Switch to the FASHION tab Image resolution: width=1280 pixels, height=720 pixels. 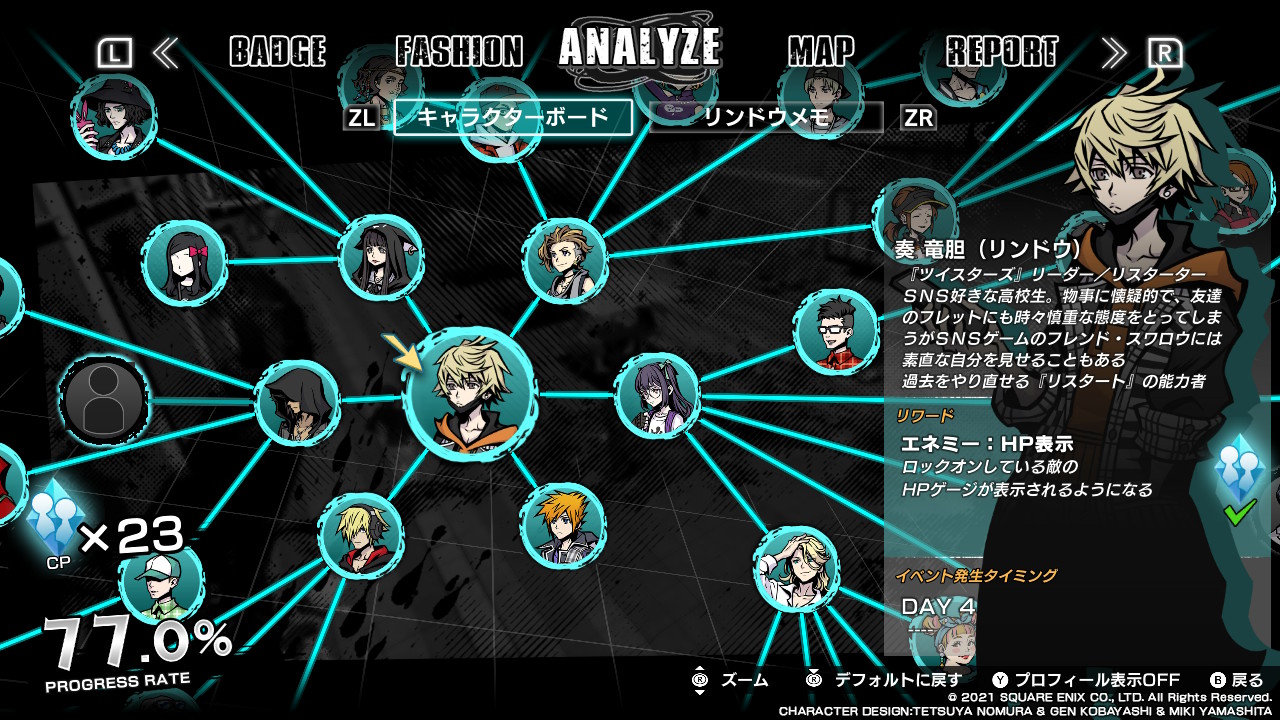click(459, 51)
